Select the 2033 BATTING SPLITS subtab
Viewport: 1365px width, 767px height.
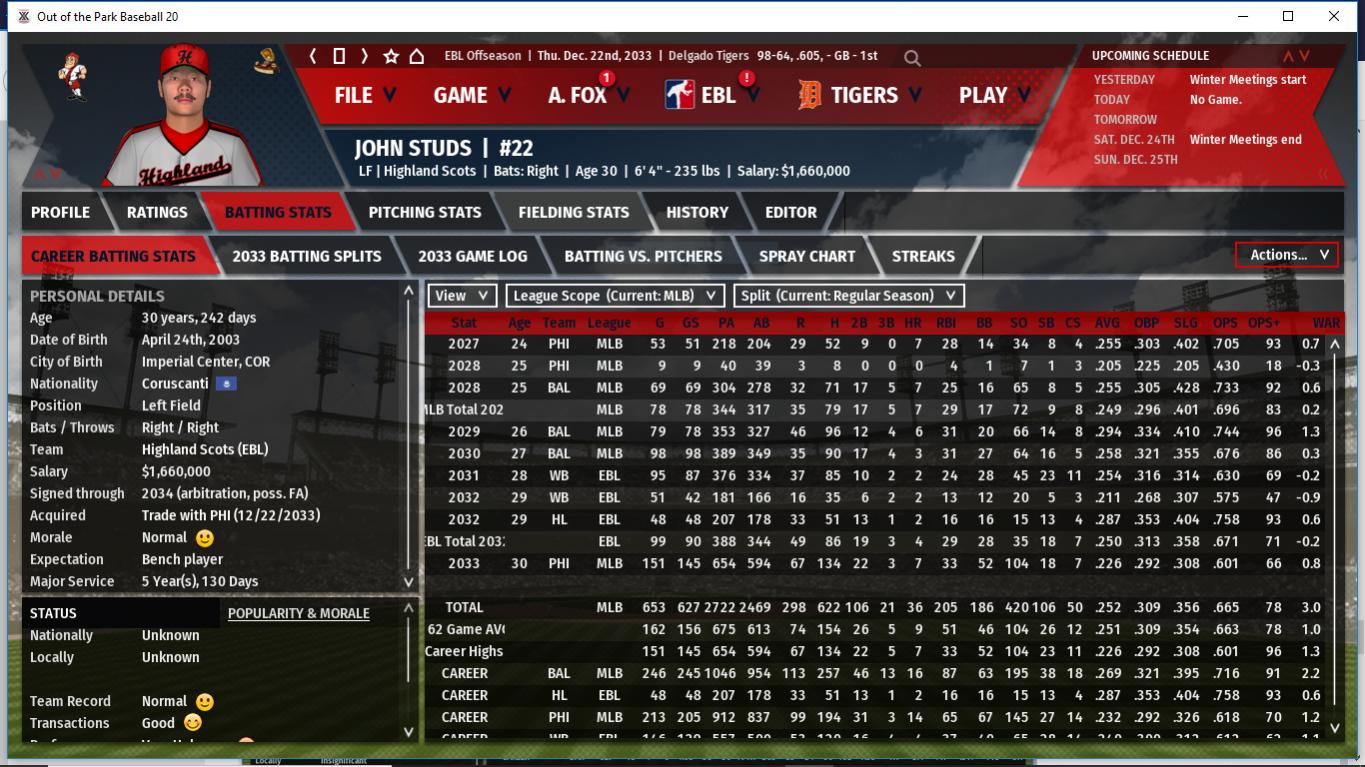(307, 256)
